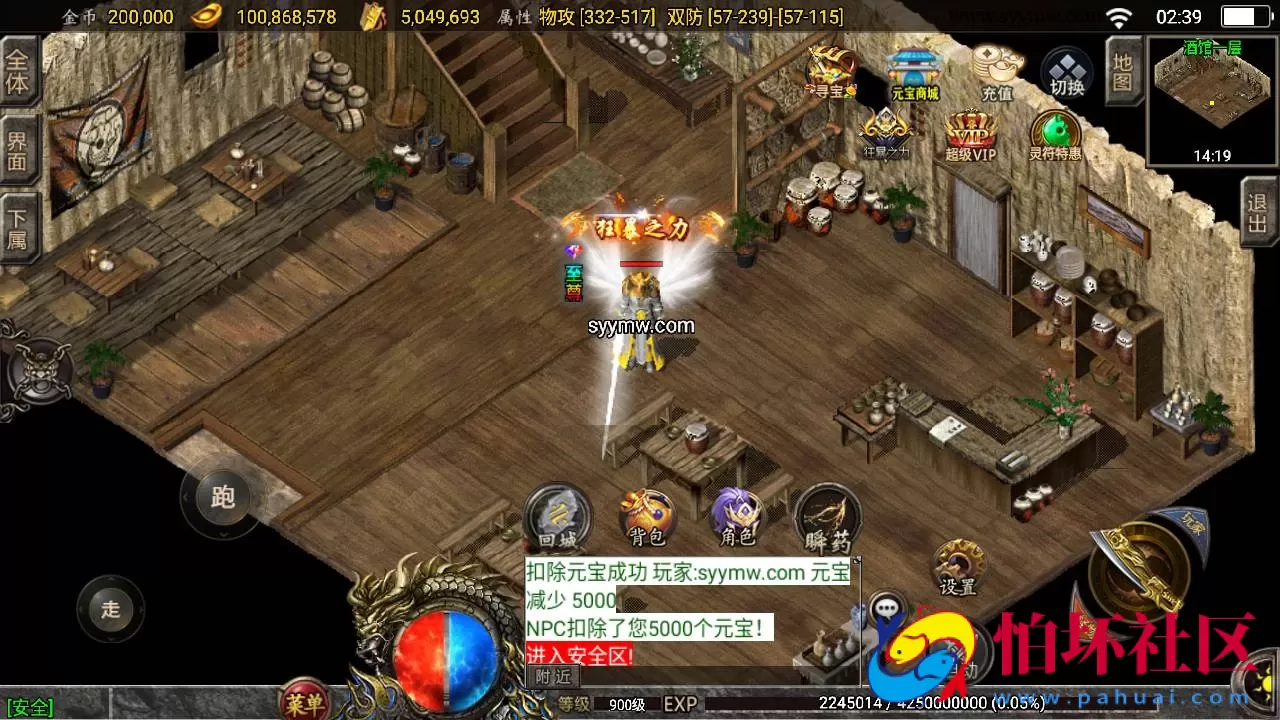Expand the 下属 panel
Screen dimensions: 1280x720
[x=20, y=228]
